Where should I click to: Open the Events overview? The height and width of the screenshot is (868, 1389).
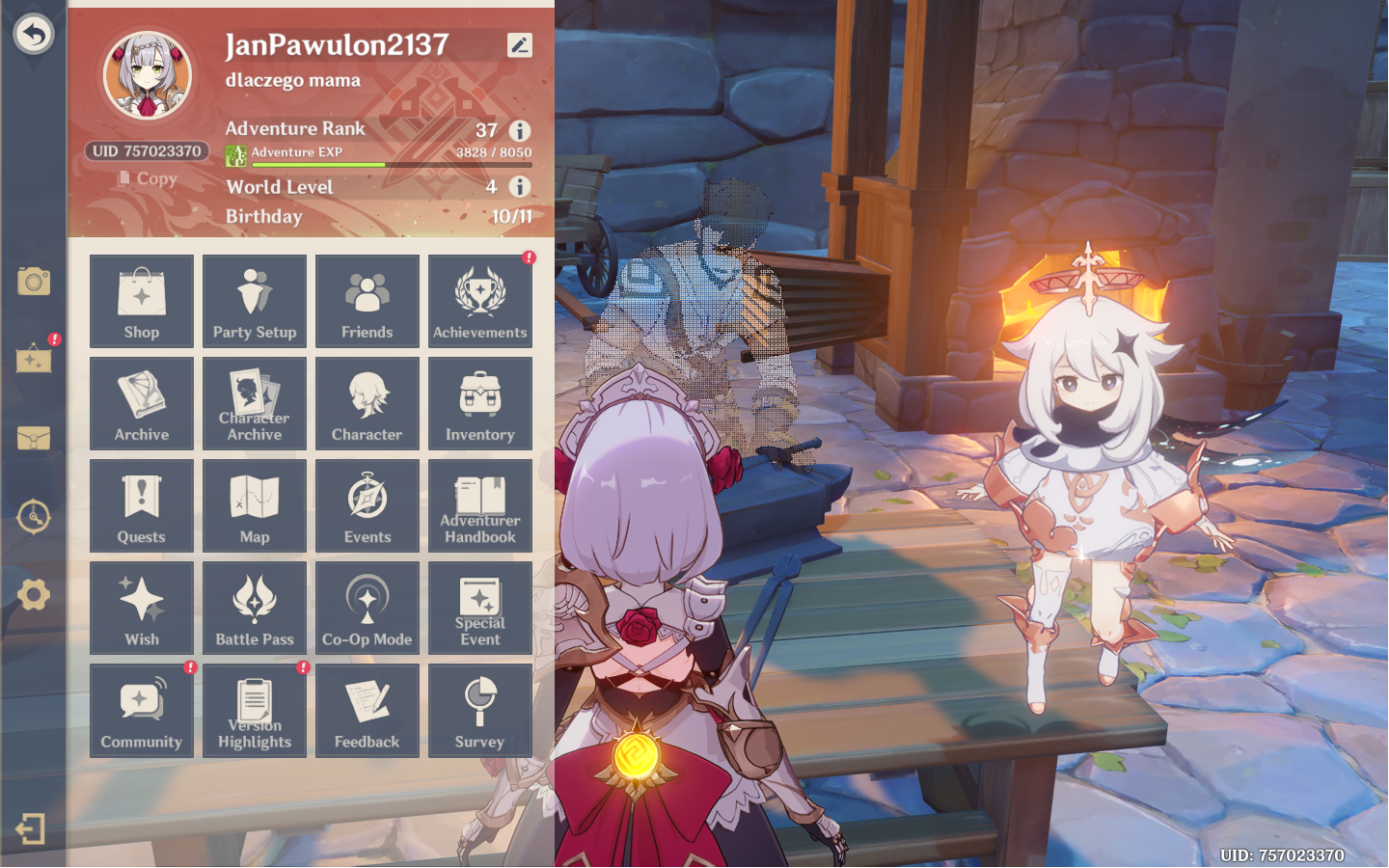tap(368, 505)
